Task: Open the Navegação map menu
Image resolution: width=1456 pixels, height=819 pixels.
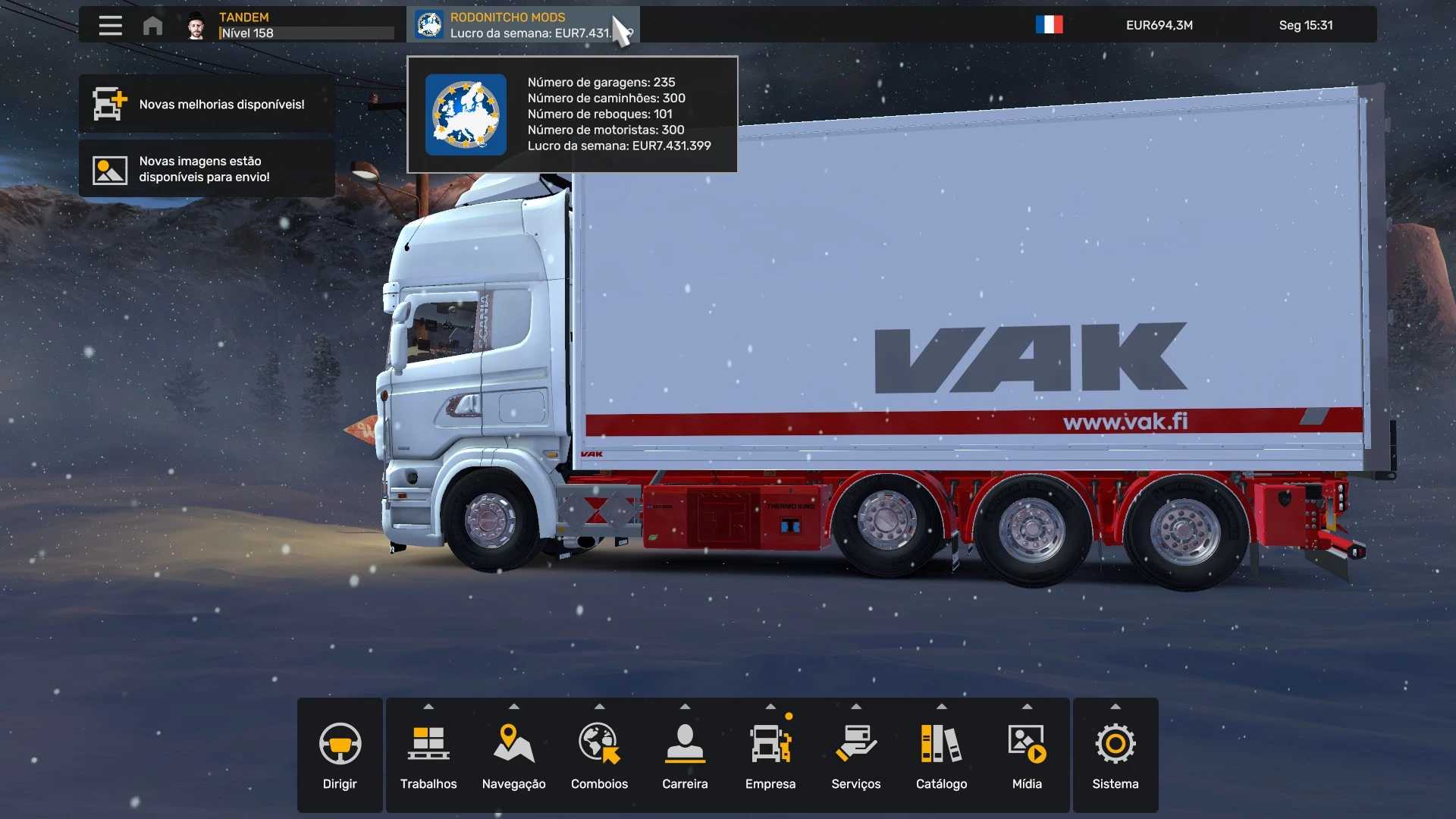Action: click(513, 755)
